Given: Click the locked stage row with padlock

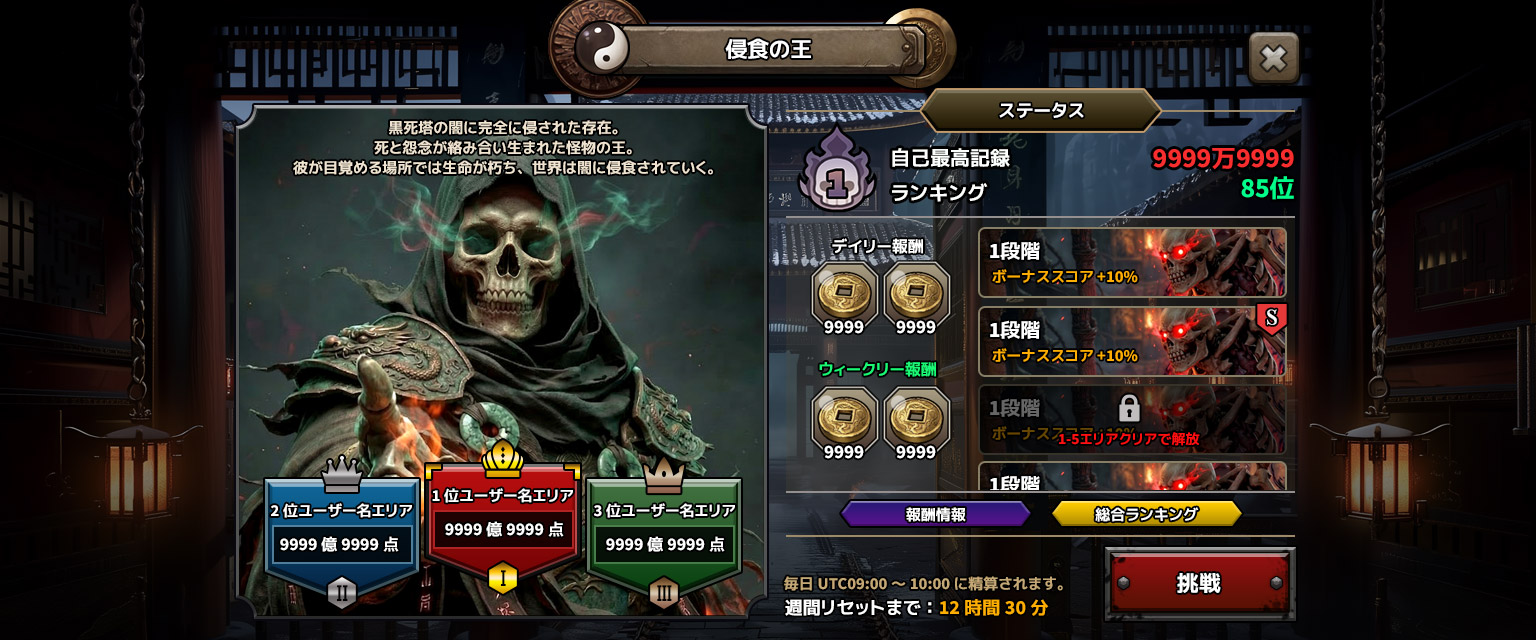Looking at the screenshot, I should pyautogui.click(x=1132, y=419).
